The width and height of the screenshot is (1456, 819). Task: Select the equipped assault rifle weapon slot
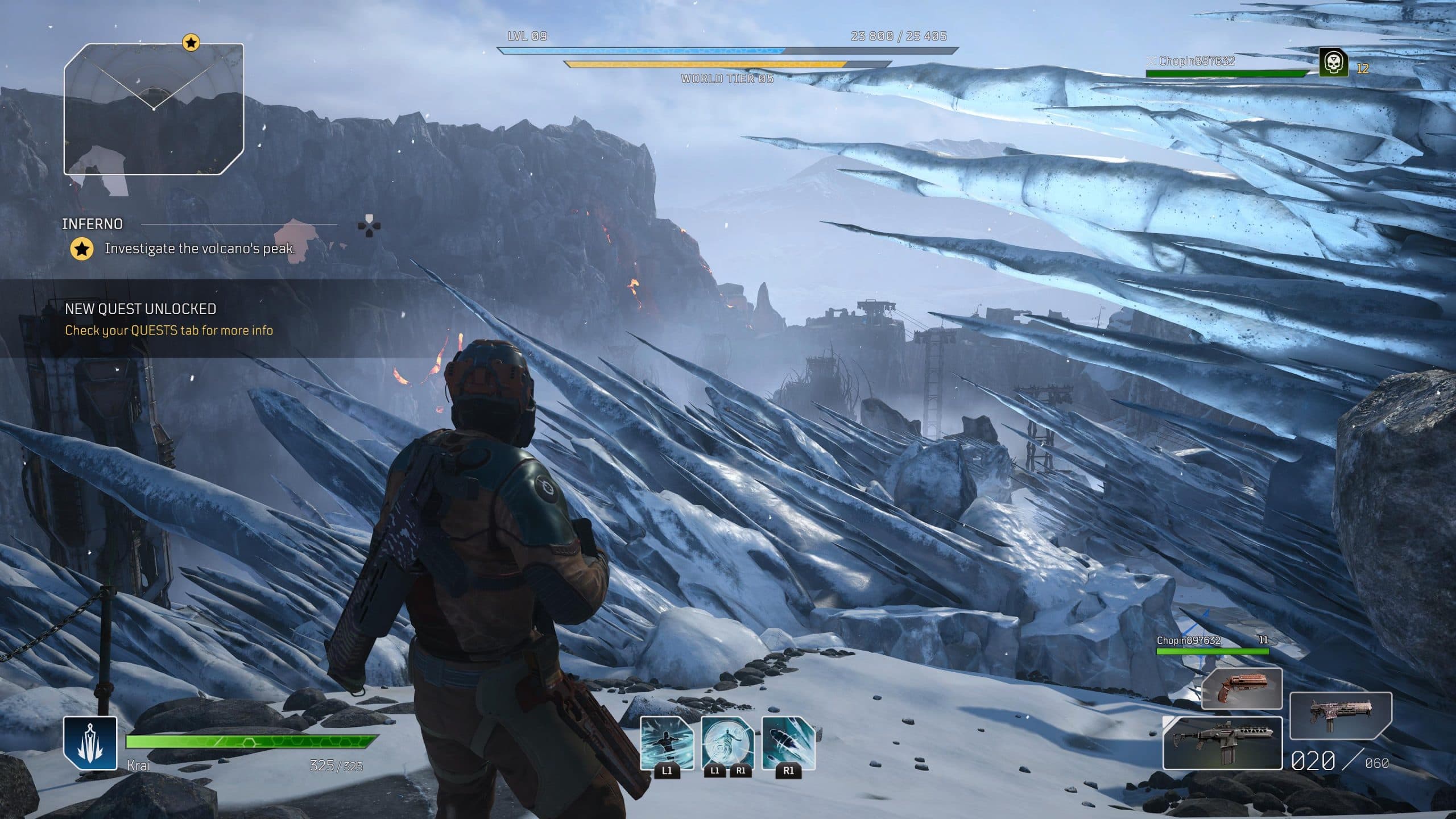pos(1222,743)
